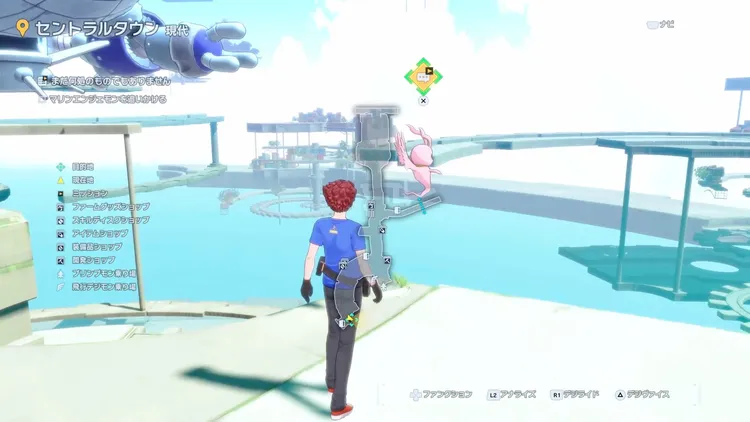This screenshot has width=750, height=422.
Task: Select the 飛行デジモン乗り場 legend entry
Action: (x=106, y=286)
